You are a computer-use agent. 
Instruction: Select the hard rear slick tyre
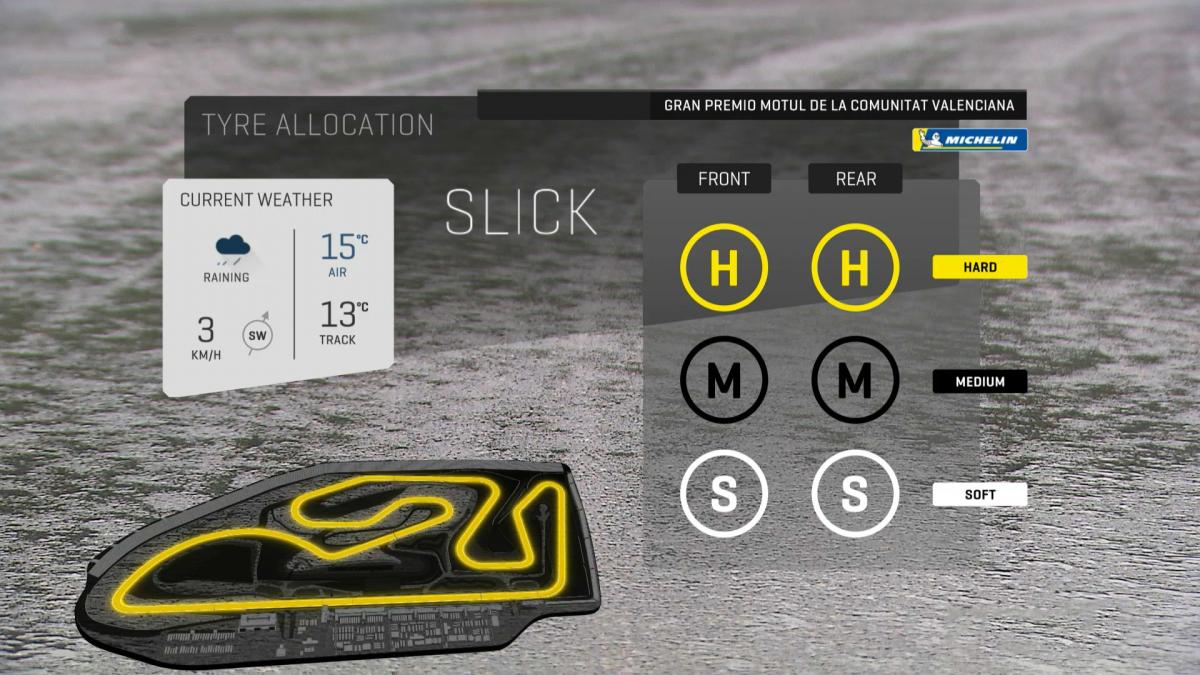(x=855, y=267)
